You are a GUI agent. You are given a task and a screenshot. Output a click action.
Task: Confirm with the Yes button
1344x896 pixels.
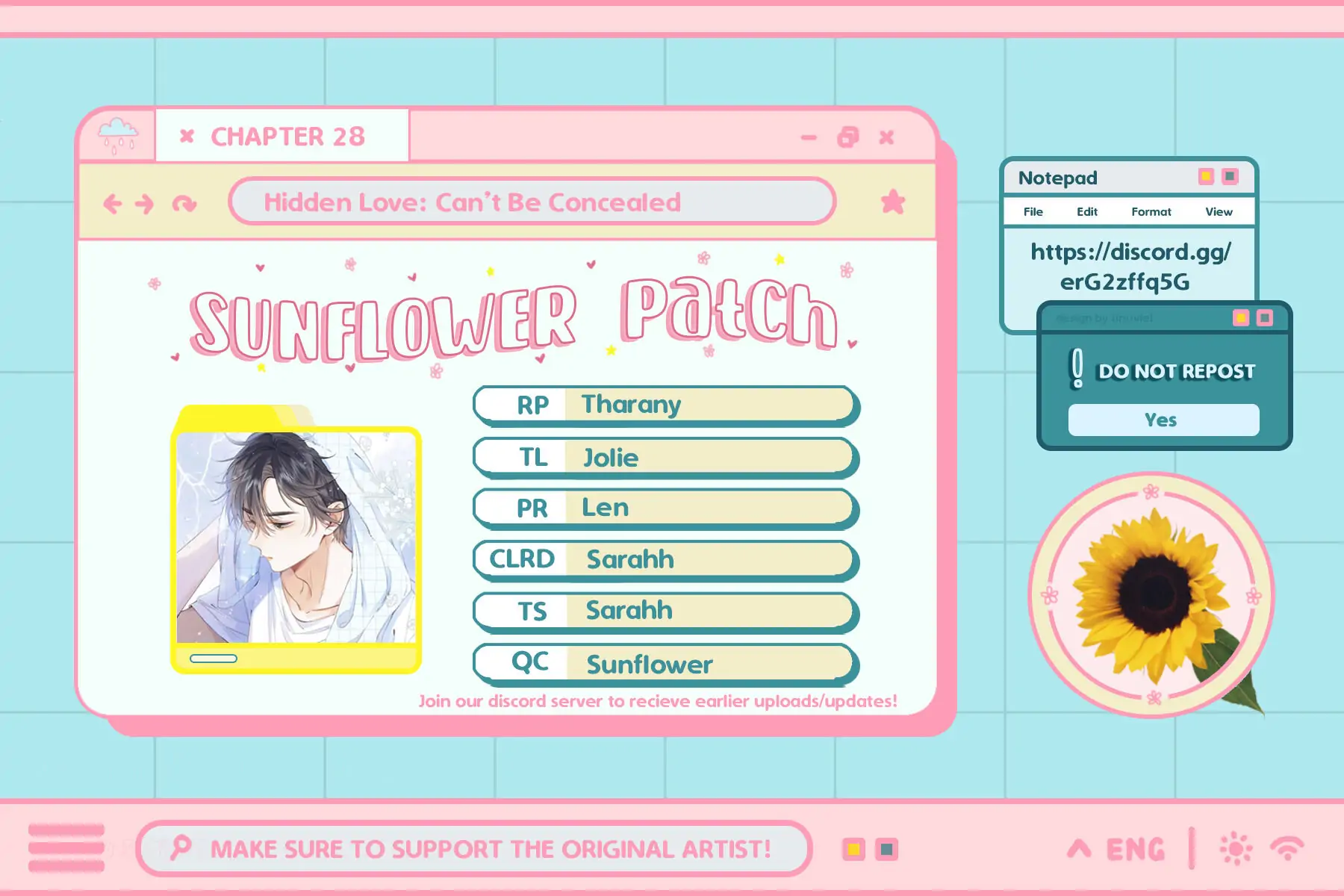(x=1163, y=420)
